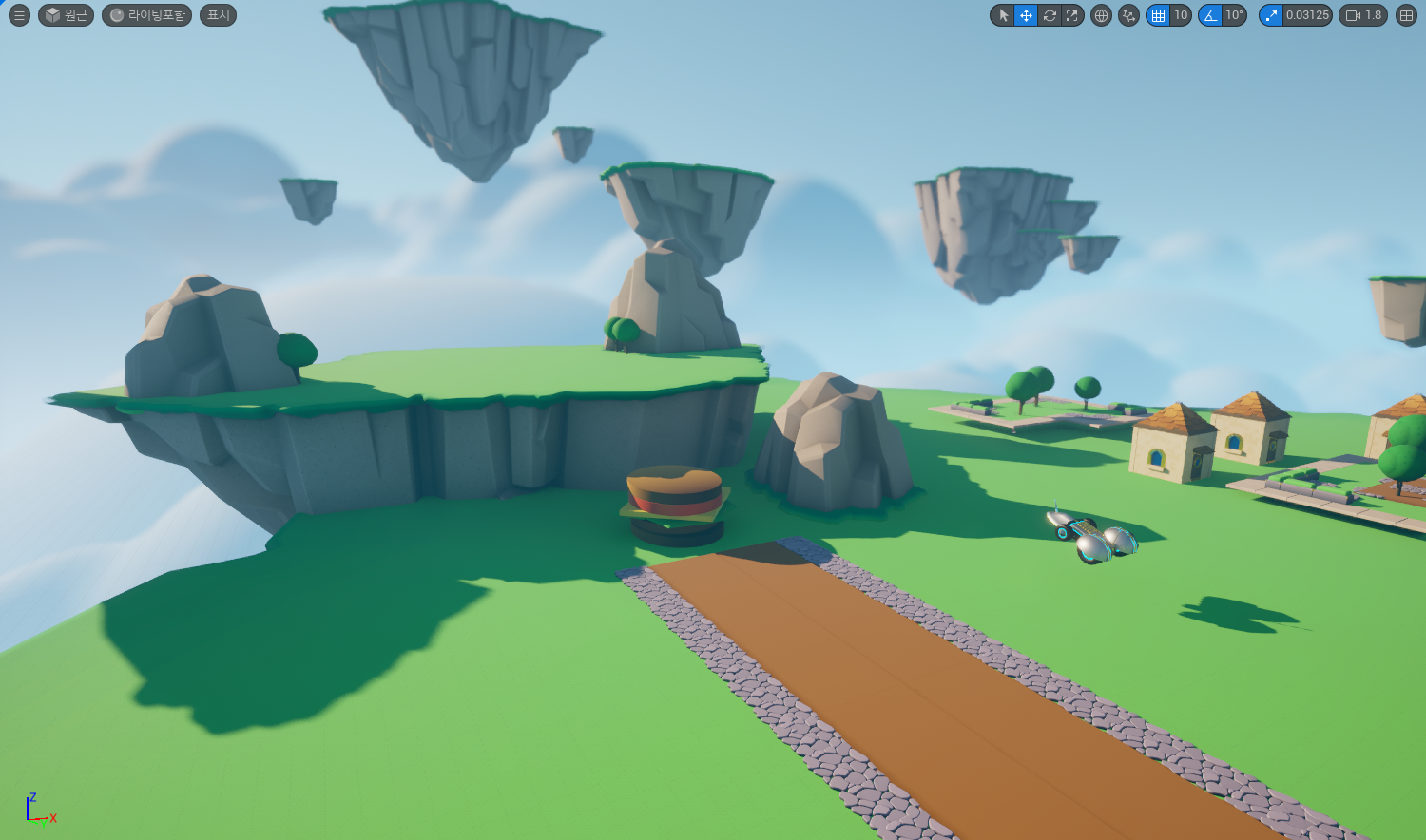Select the scale gizmo tool
This screenshot has height=840, width=1426.
[x=1072, y=15]
